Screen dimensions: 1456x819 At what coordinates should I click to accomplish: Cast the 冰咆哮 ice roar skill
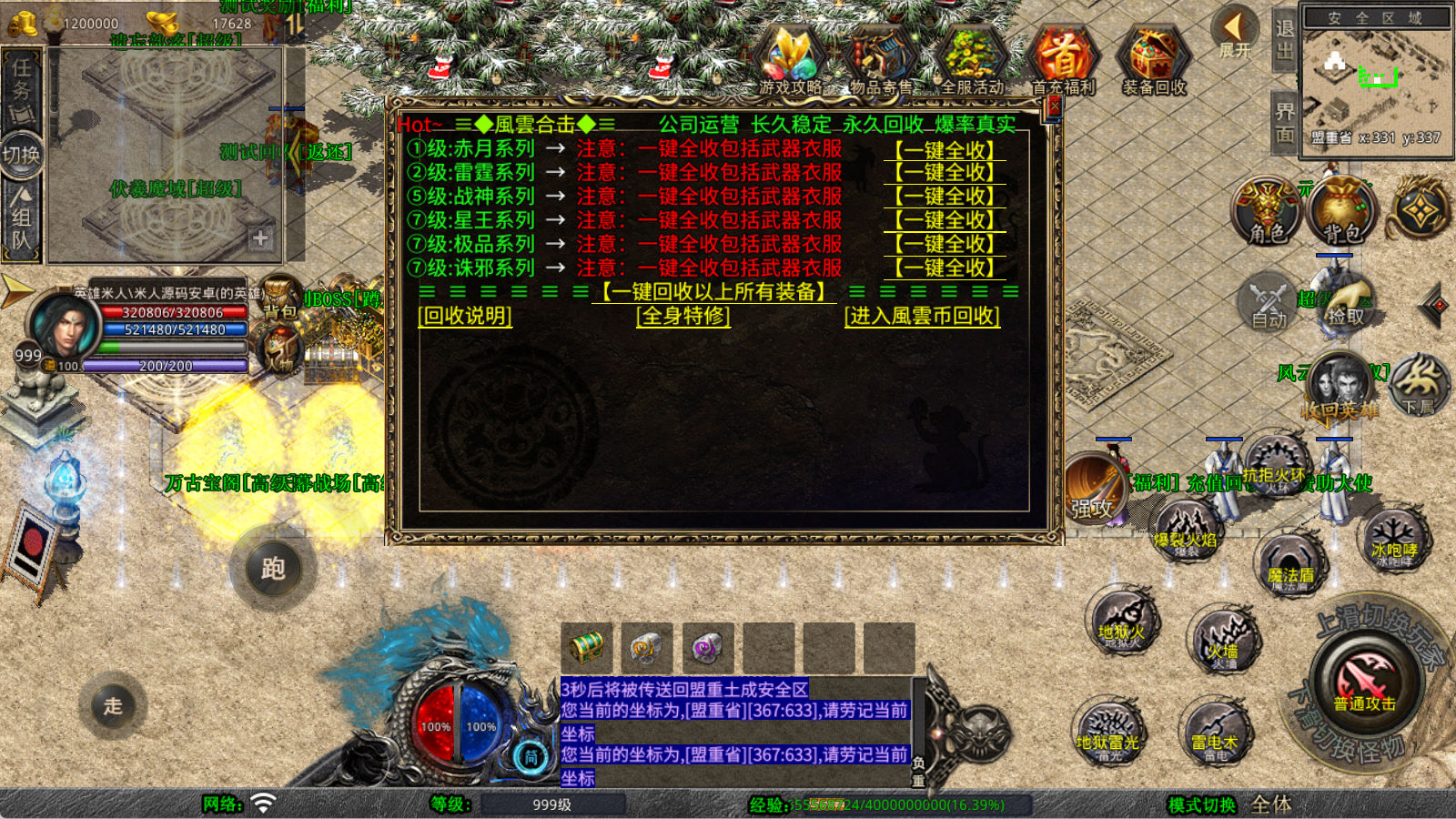pyautogui.click(x=1393, y=540)
